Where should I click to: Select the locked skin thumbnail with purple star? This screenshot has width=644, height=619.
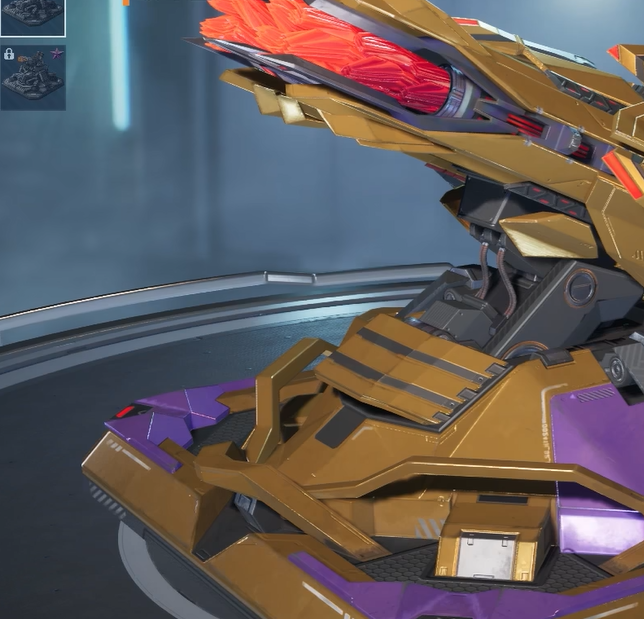point(33,76)
